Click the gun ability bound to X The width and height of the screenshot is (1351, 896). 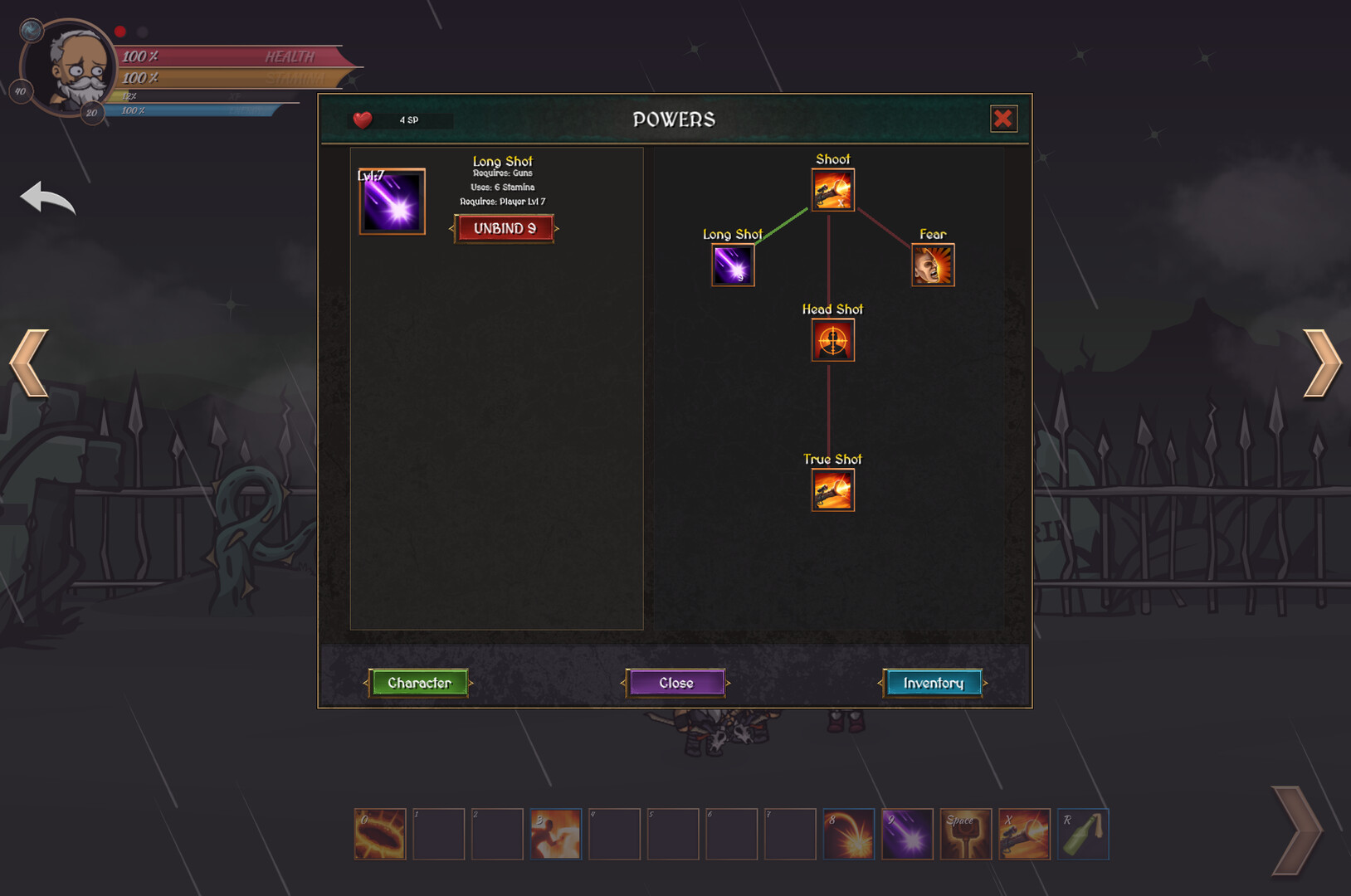[x=1024, y=834]
